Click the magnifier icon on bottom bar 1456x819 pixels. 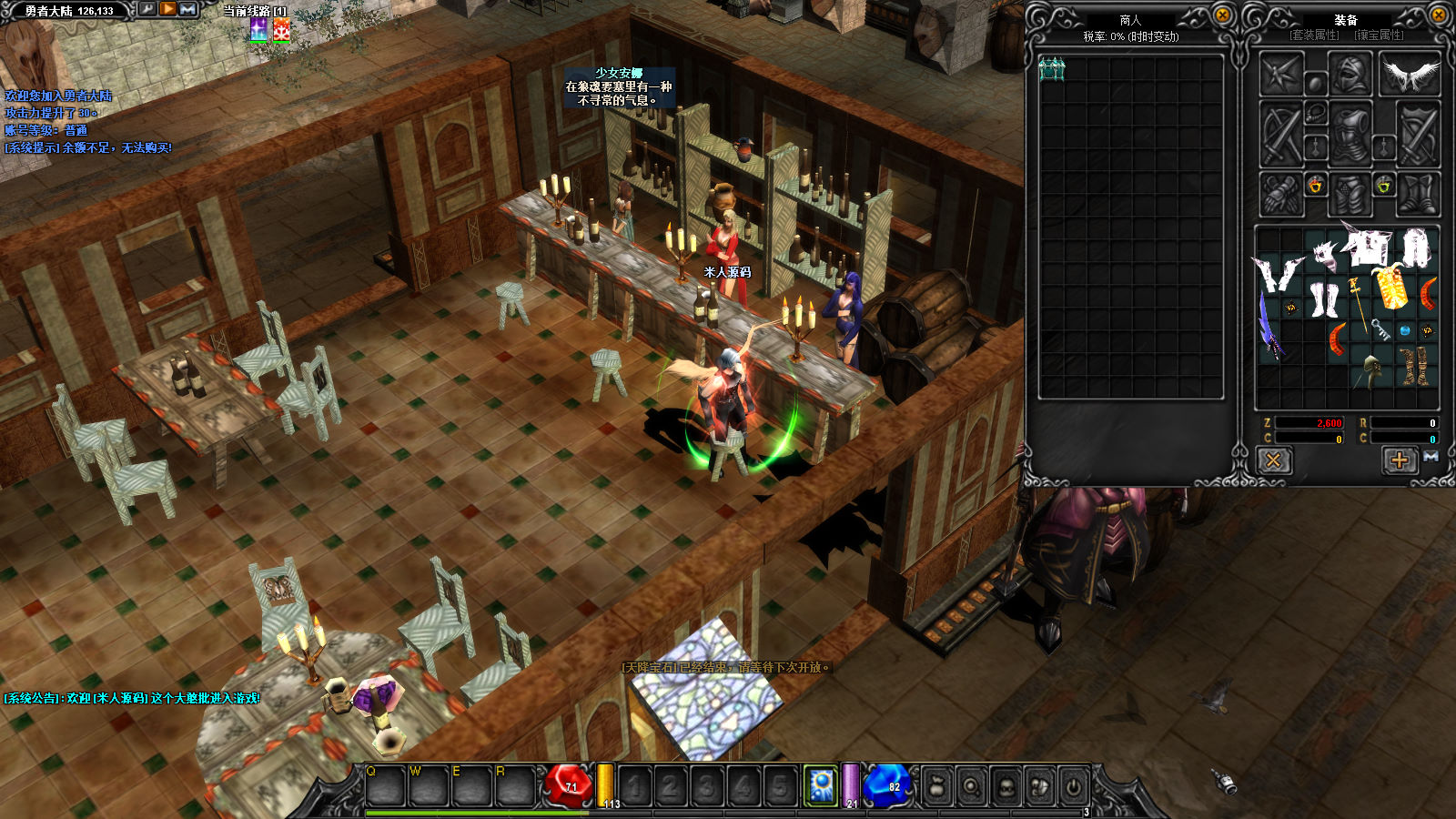pos(972,786)
